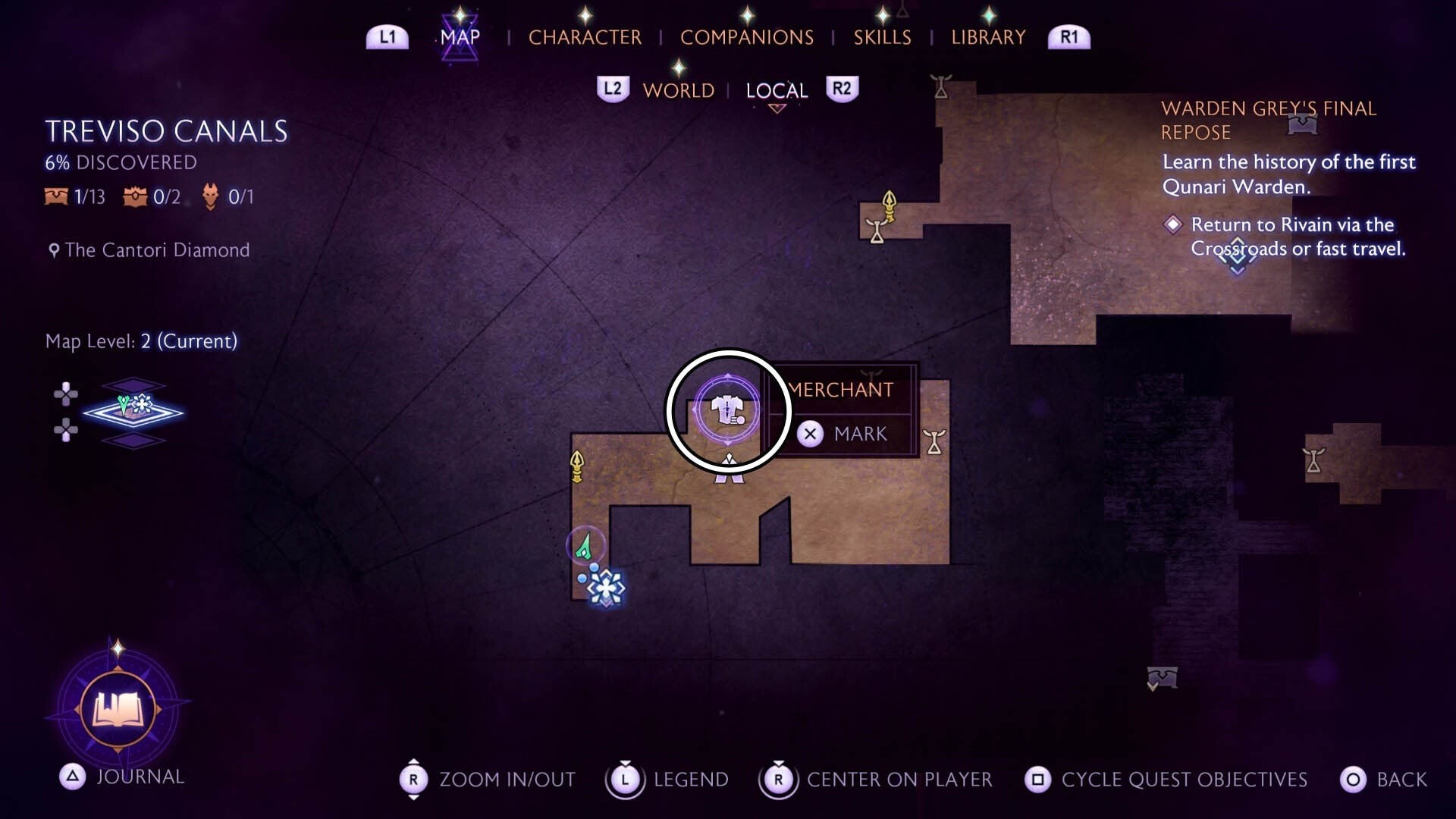Viewport: 1456px width, 819px height.
Task: Select the Local map view
Action: click(x=777, y=90)
